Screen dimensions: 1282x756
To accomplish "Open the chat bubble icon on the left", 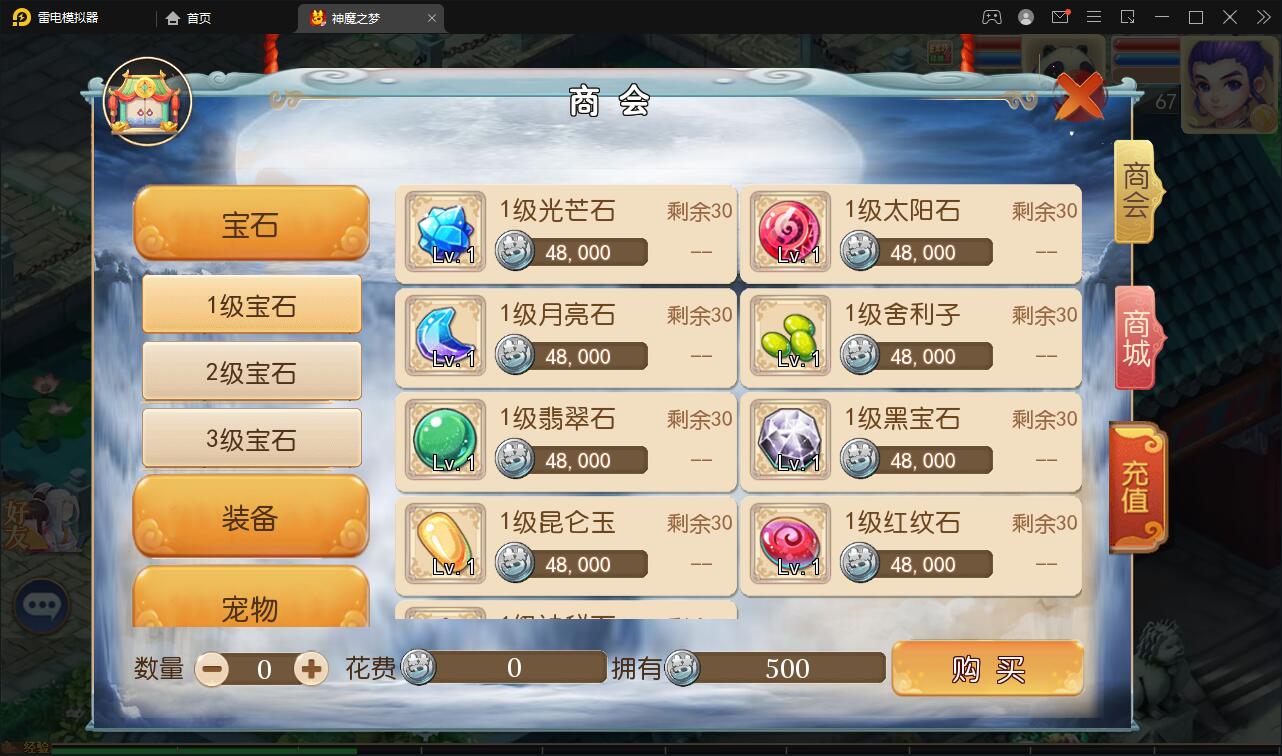I will coord(42,606).
